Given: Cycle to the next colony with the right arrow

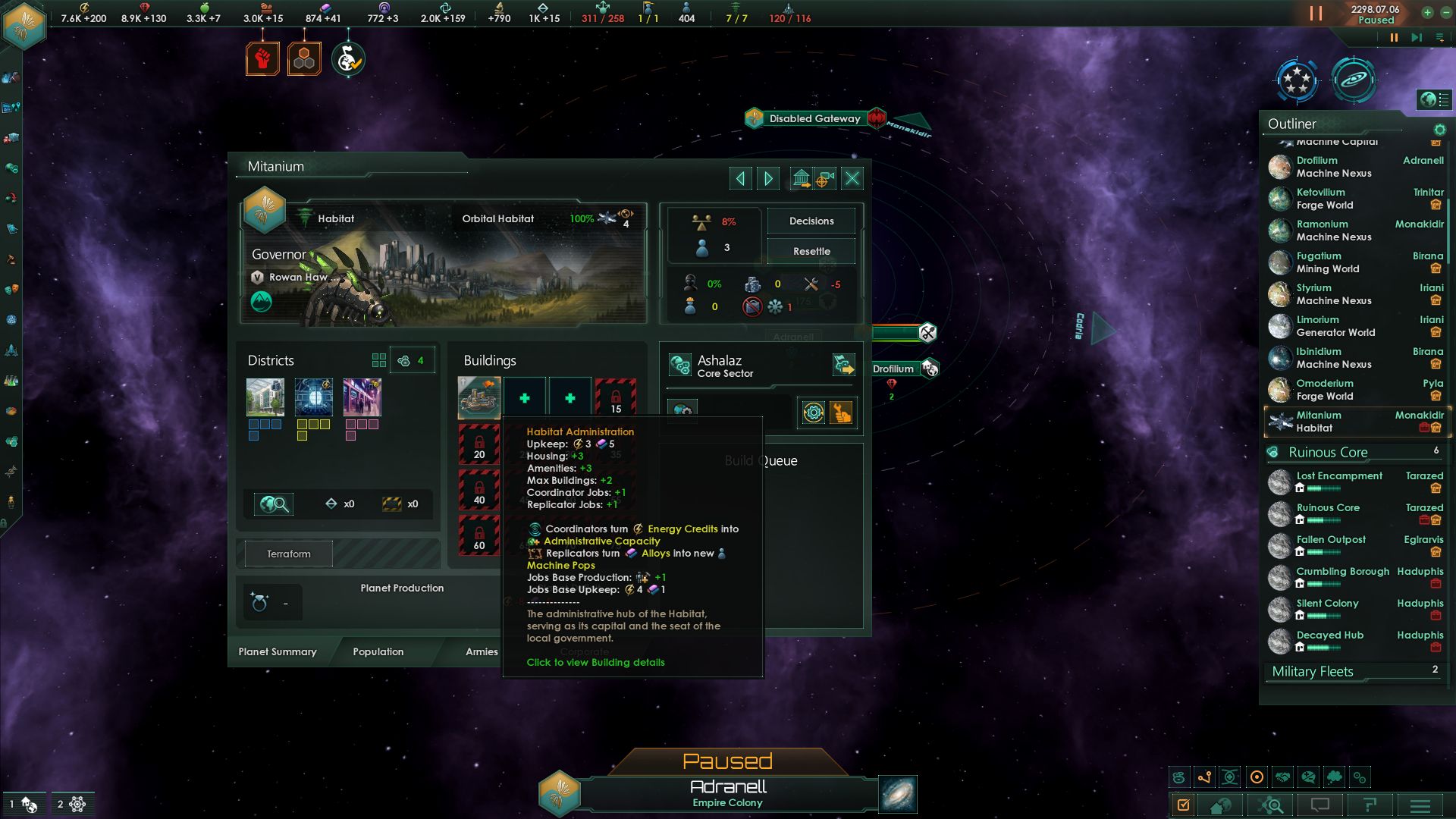Looking at the screenshot, I should (x=767, y=177).
